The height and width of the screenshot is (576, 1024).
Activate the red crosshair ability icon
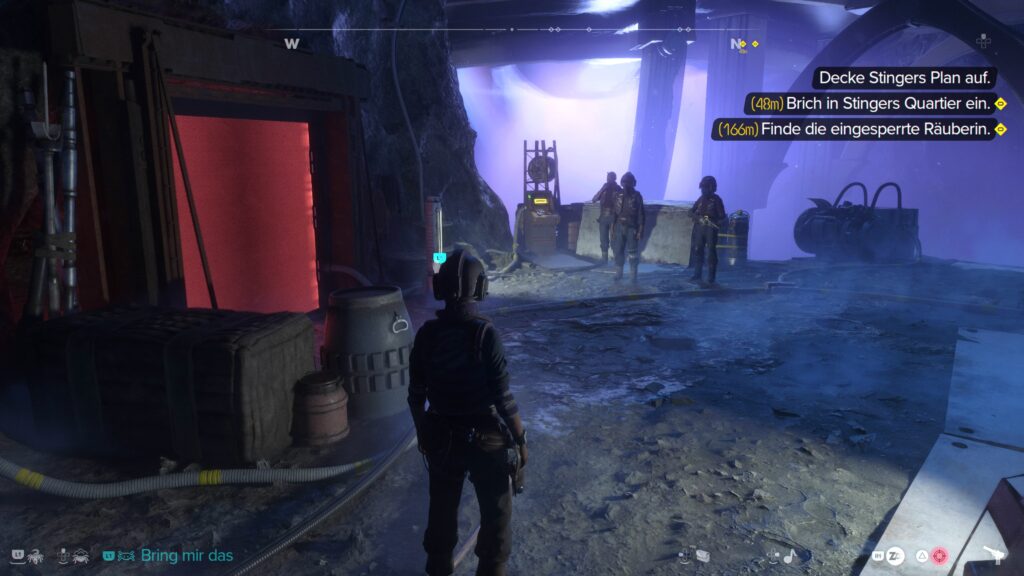939,554
